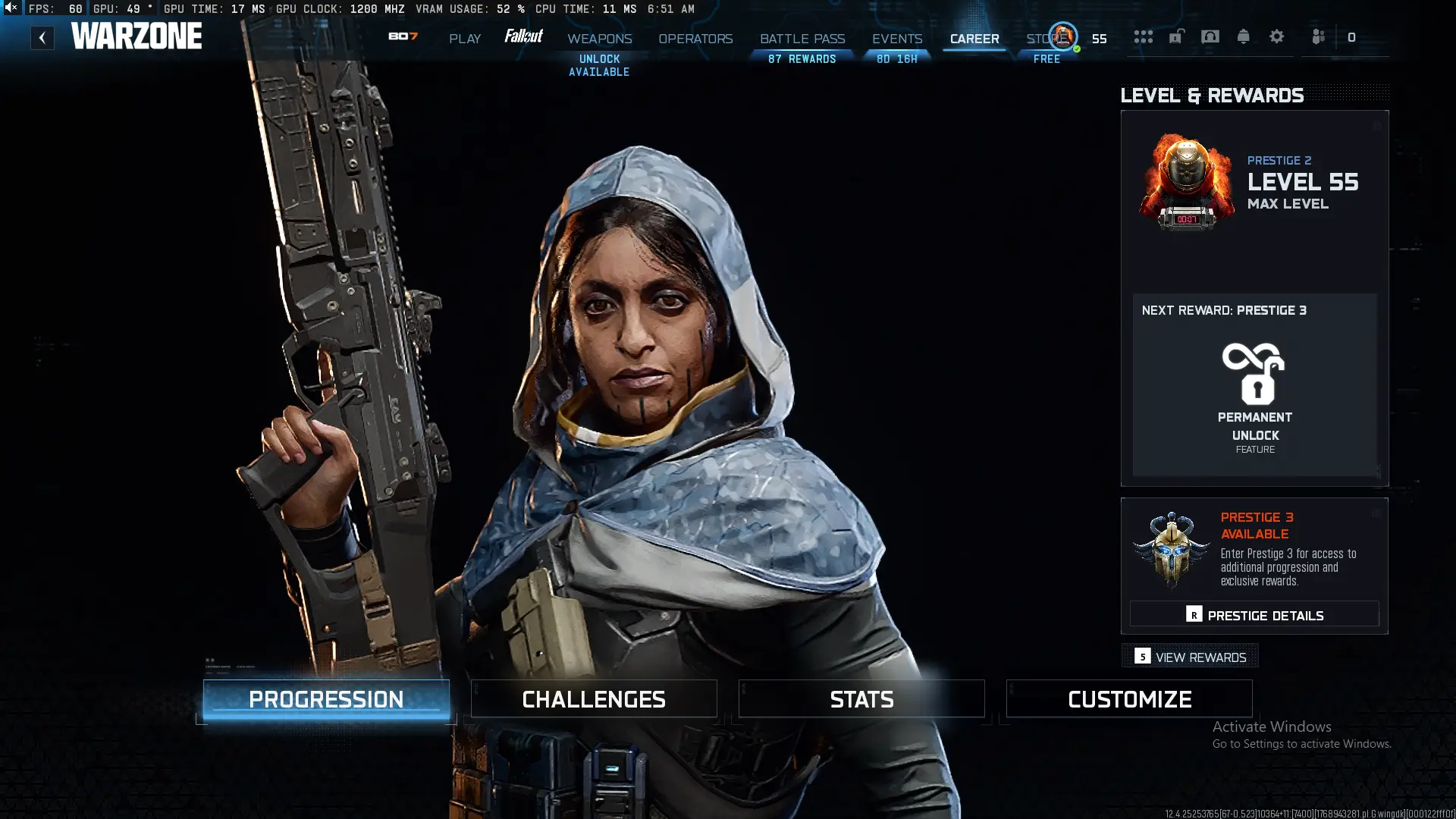Show notifications via the bell icon
The width and height of the screenshot is (1456, 819).
(1244, 36)
